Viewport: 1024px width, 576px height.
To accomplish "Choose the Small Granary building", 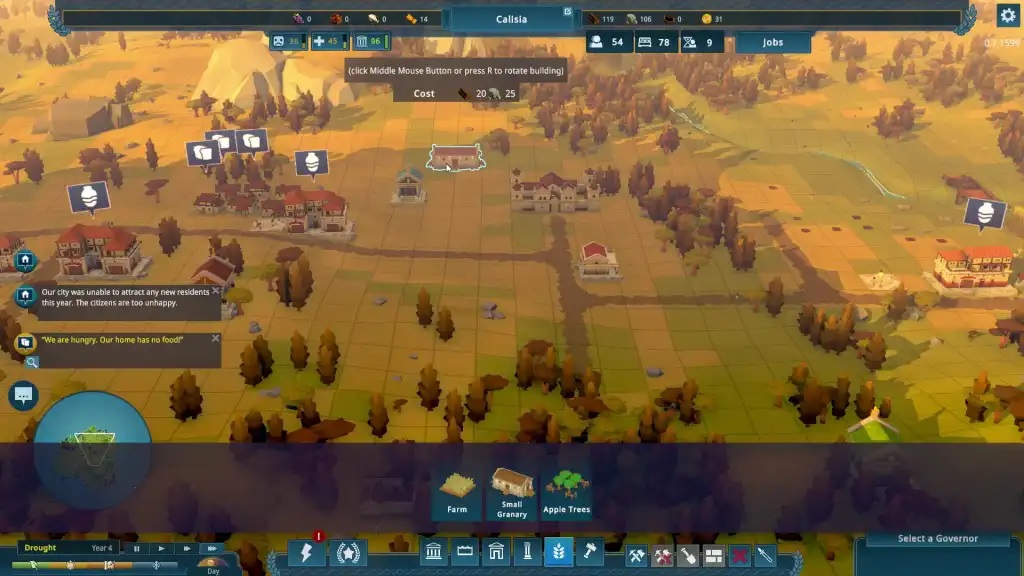I will [512, 494].
